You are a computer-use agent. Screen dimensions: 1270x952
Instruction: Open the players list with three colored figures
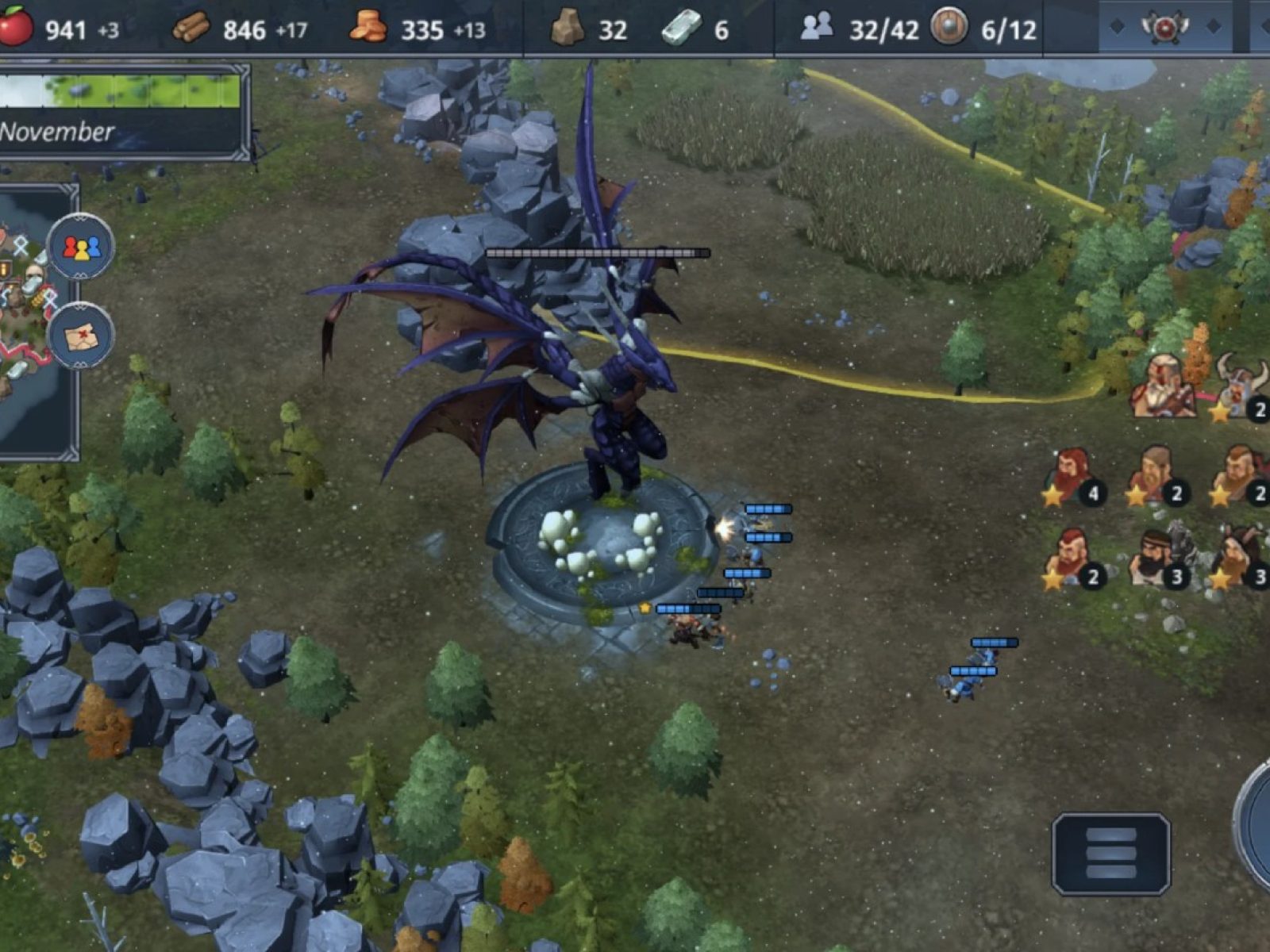point(81,247)
